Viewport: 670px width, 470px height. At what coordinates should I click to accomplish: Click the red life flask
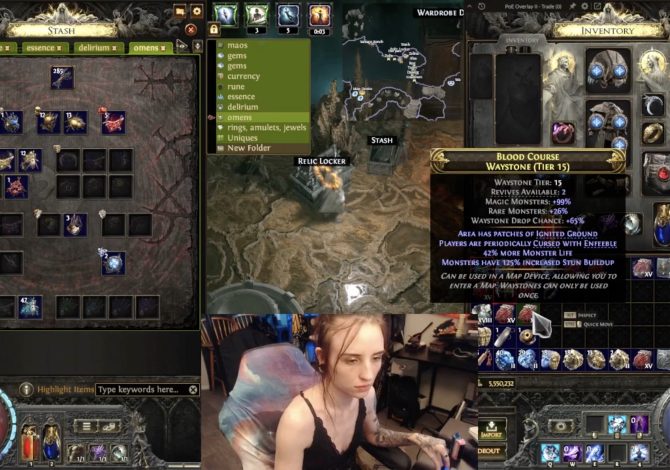[x=26, y=439]
